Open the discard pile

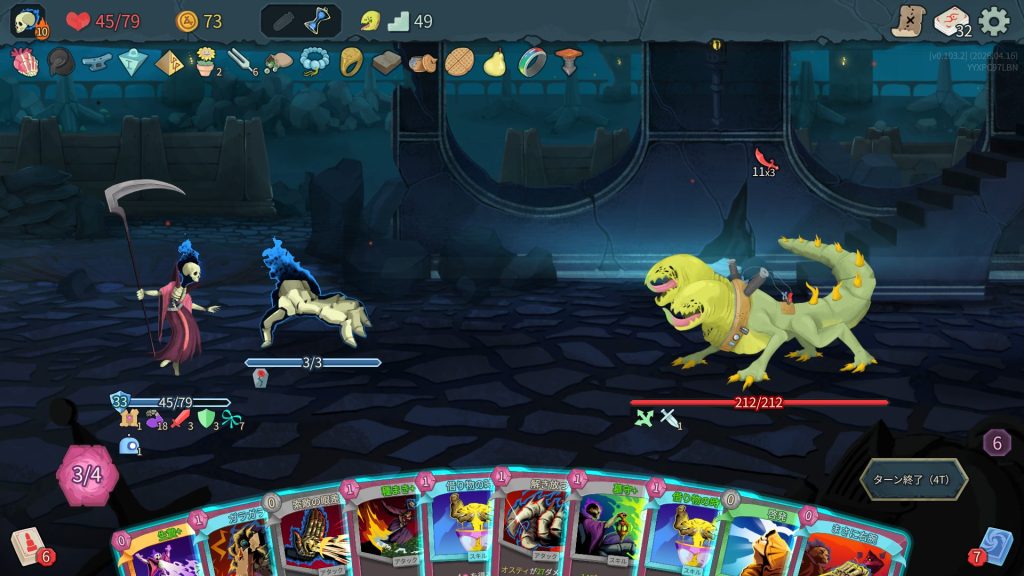pyautogui.click(x=997, y=546)
